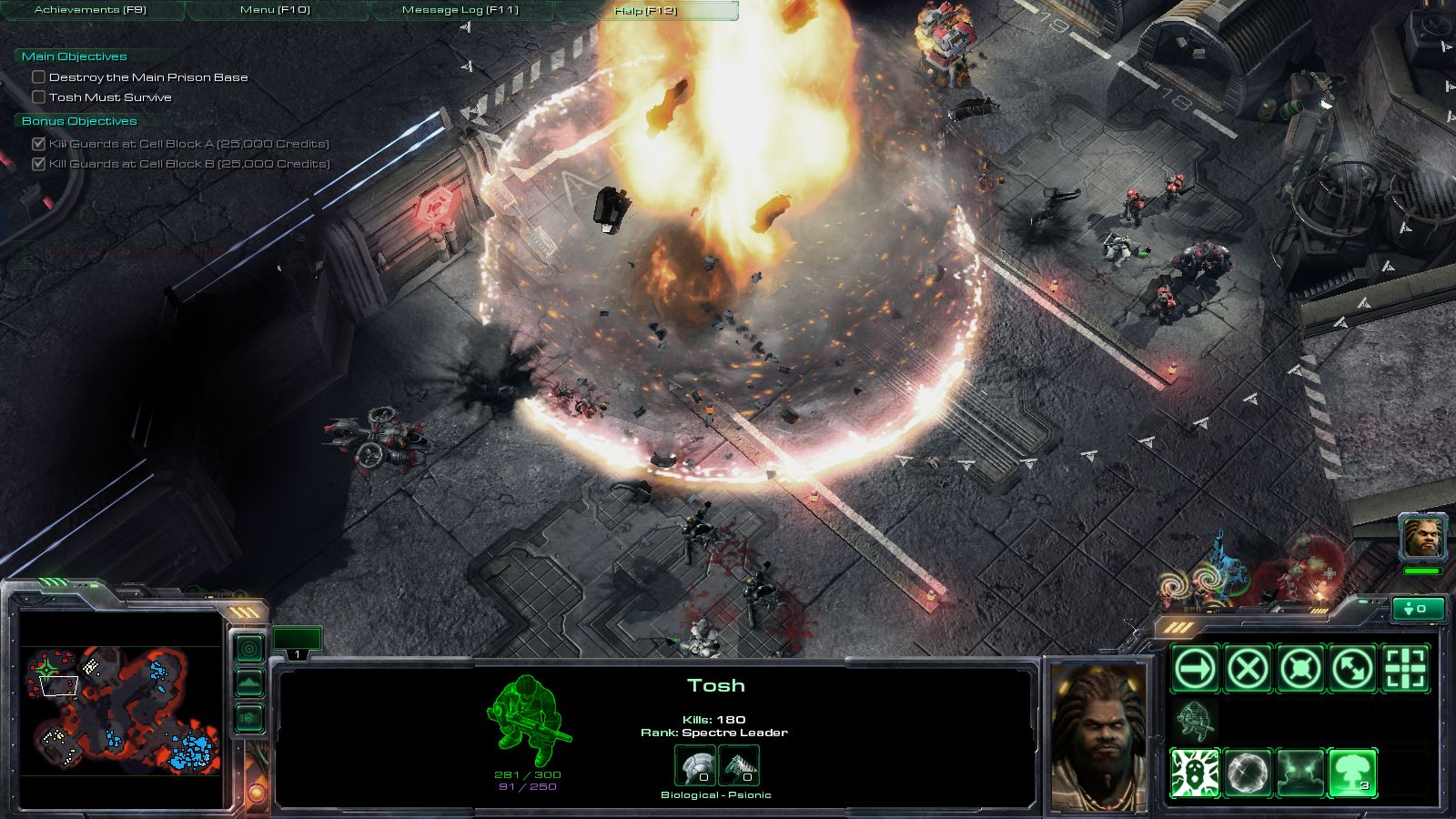Open the game Menu
1456x819 pixels.
[275, 10]
